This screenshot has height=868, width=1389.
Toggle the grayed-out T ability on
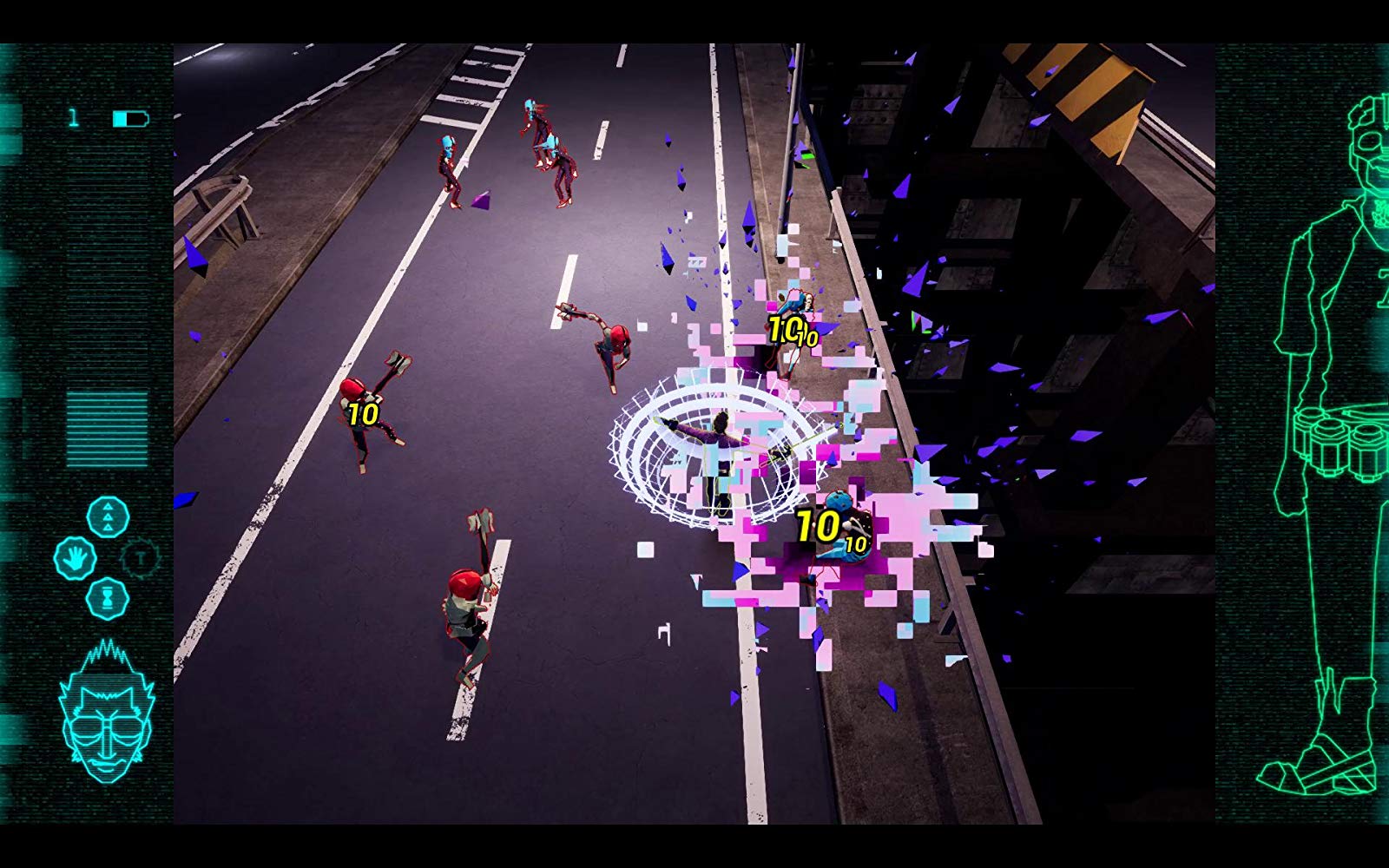coord(139,557)
